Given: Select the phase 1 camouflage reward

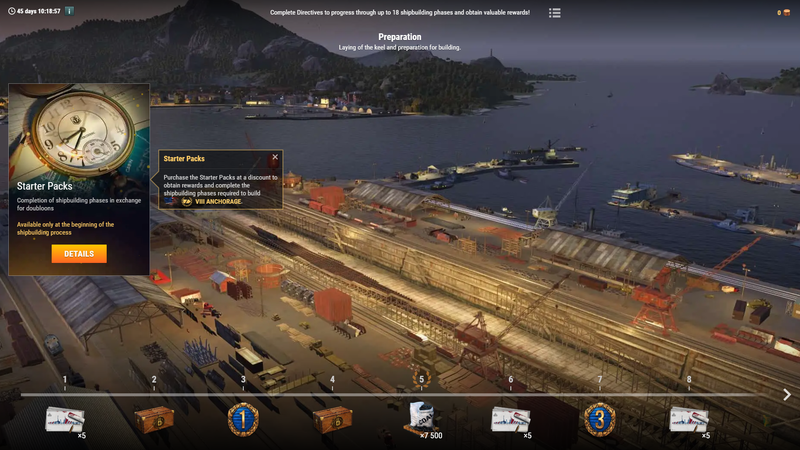Looking at the screenshot, I should (x=65, y=418).
